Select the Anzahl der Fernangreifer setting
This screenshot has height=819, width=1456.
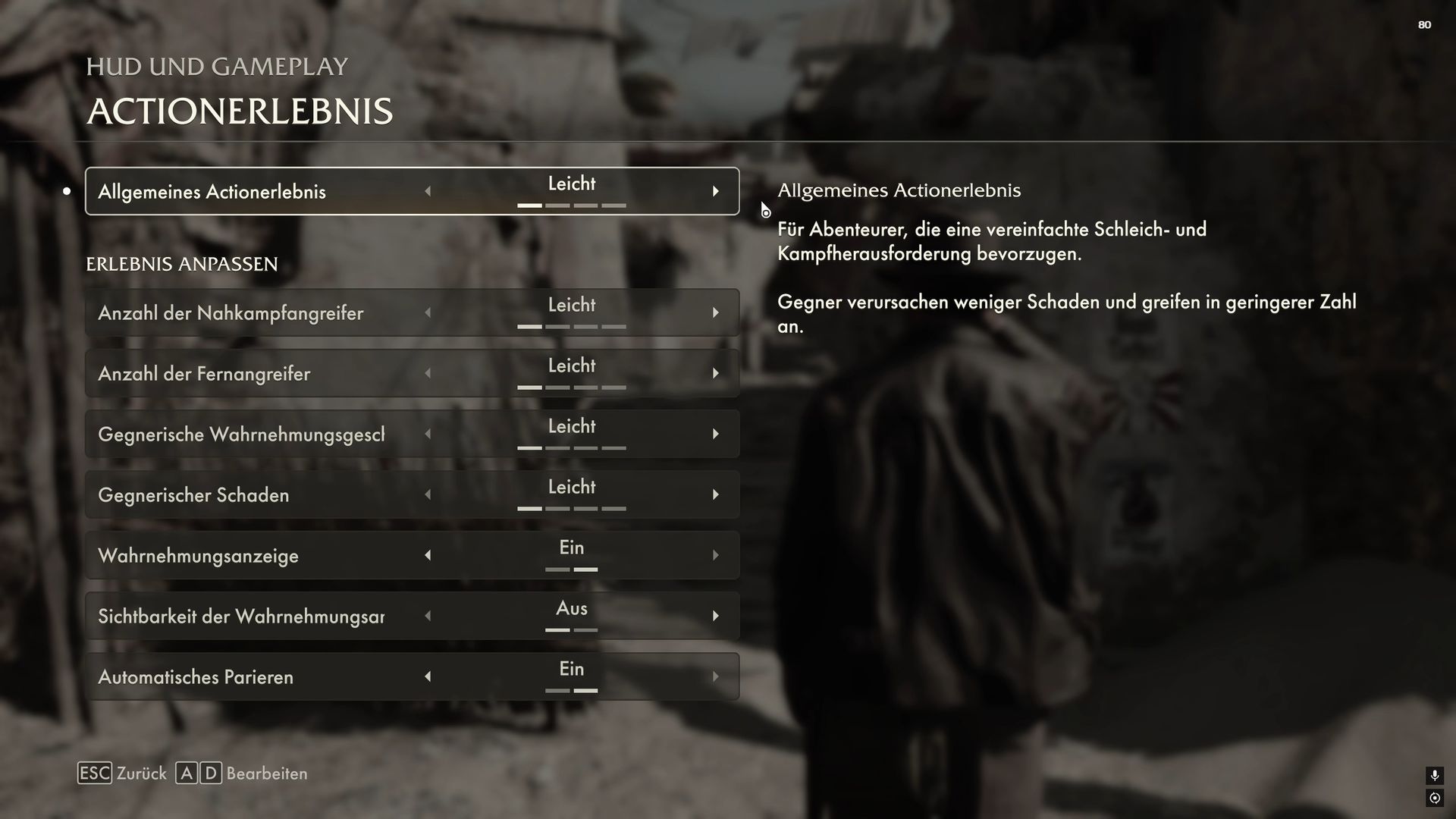click(x=204, y=374)
